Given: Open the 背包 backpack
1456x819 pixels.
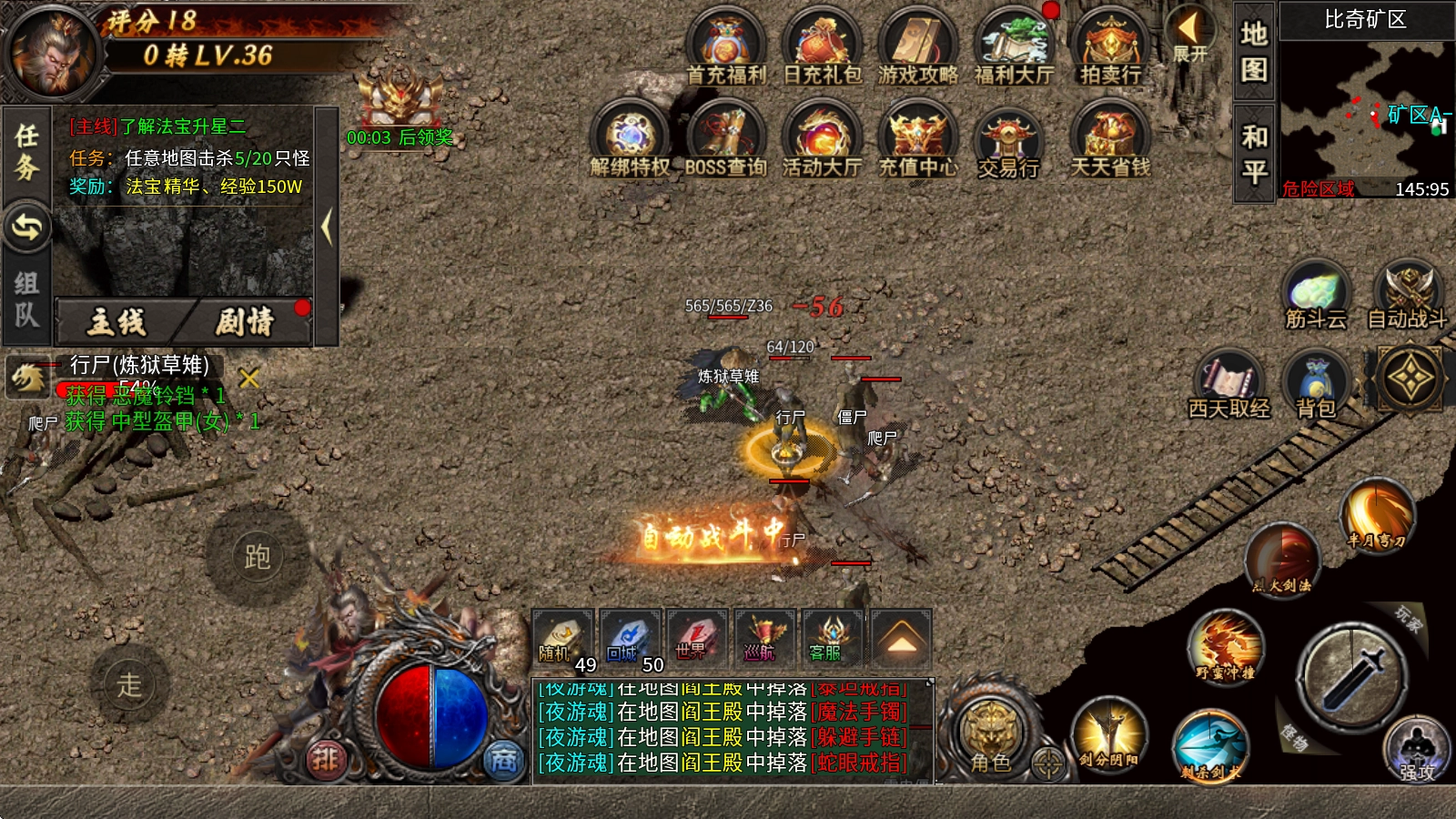Looking at the screenshot, I should [1315, 384].
